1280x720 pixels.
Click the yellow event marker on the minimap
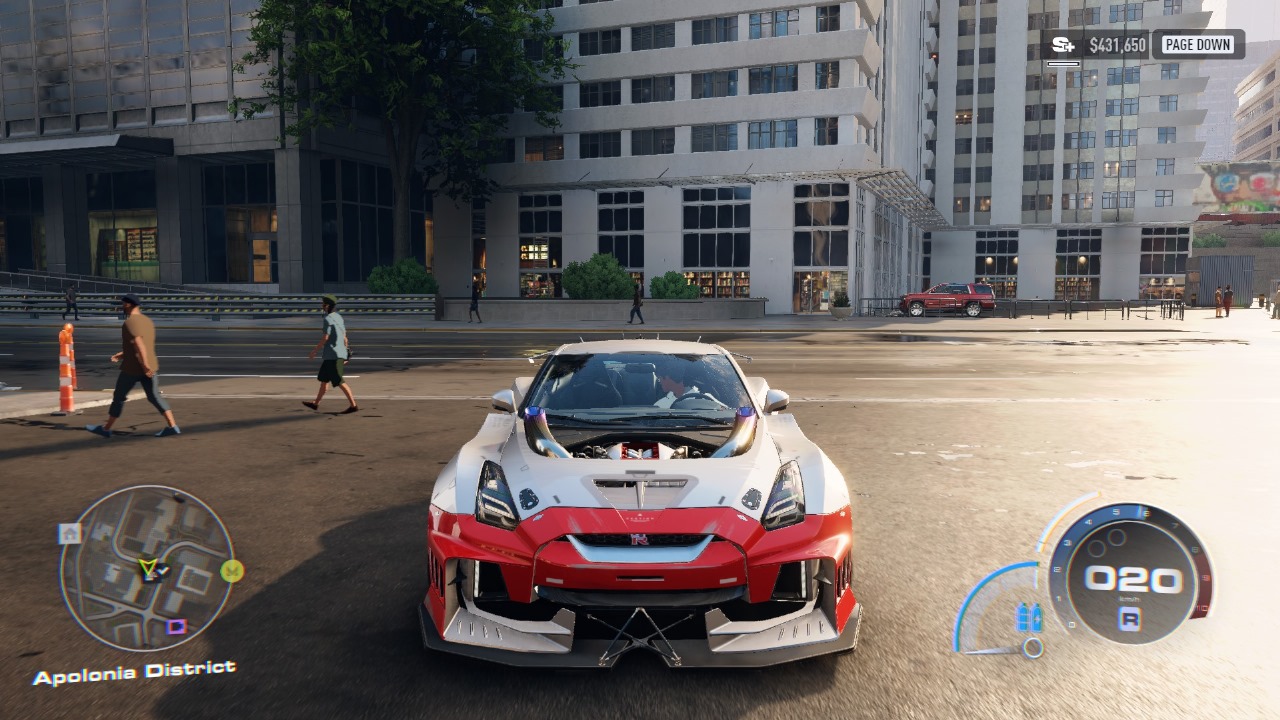click(232, 571)
